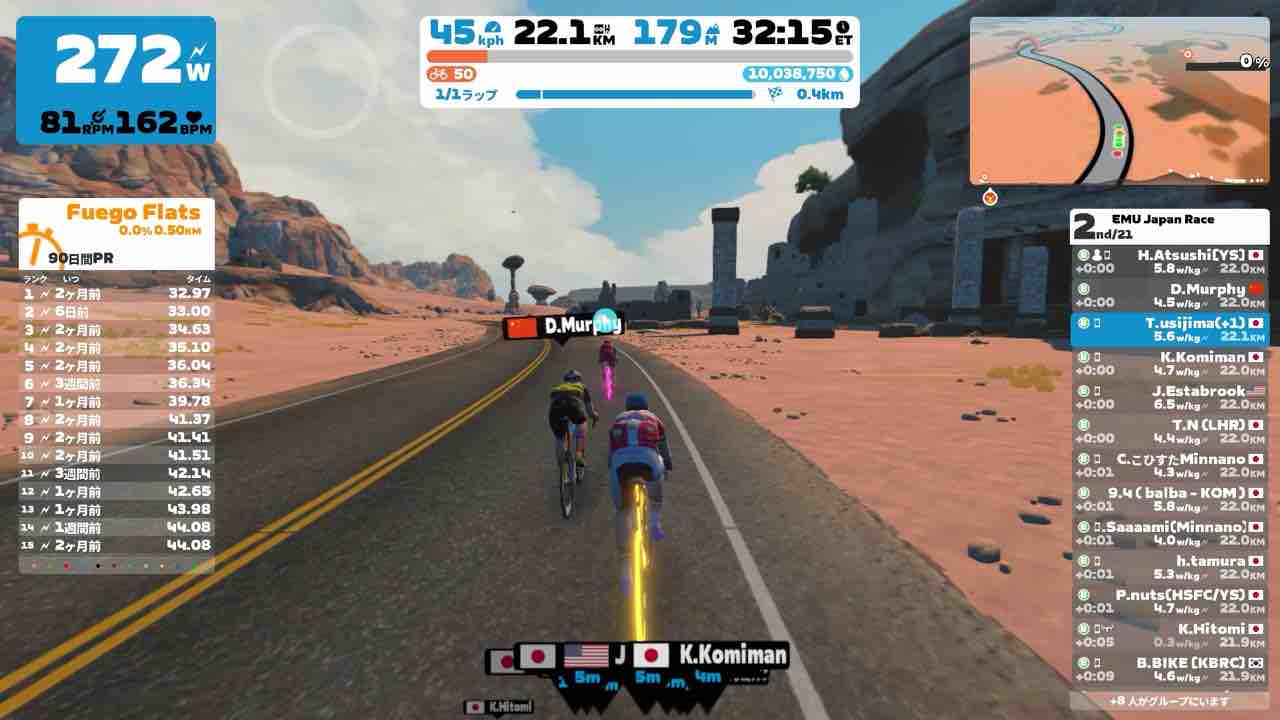Select rider H.Atsushi(YS) in the nearby list
The width and height of the screenshot is (1280, 720).
[1169, 262]
